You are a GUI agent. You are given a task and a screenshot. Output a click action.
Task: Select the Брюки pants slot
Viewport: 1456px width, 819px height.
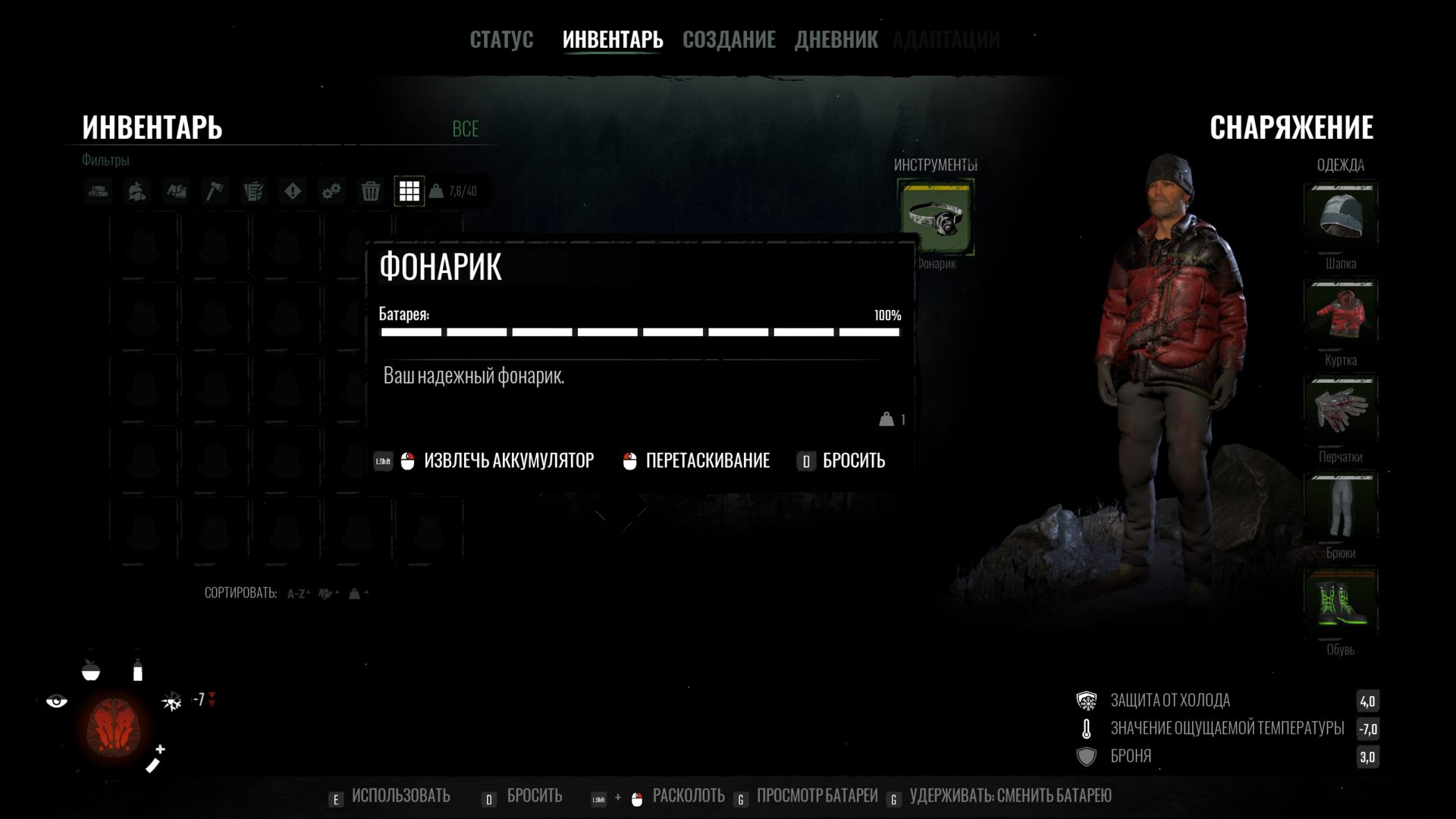(1340, 507)
